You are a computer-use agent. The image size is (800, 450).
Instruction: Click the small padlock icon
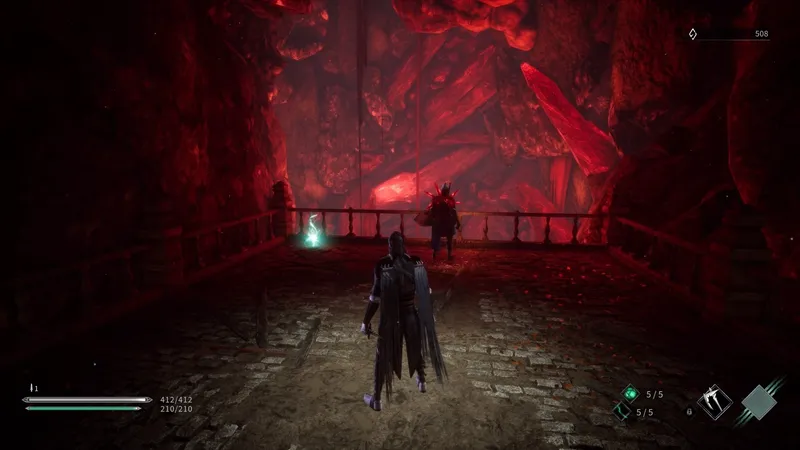(x=689, y=411)
